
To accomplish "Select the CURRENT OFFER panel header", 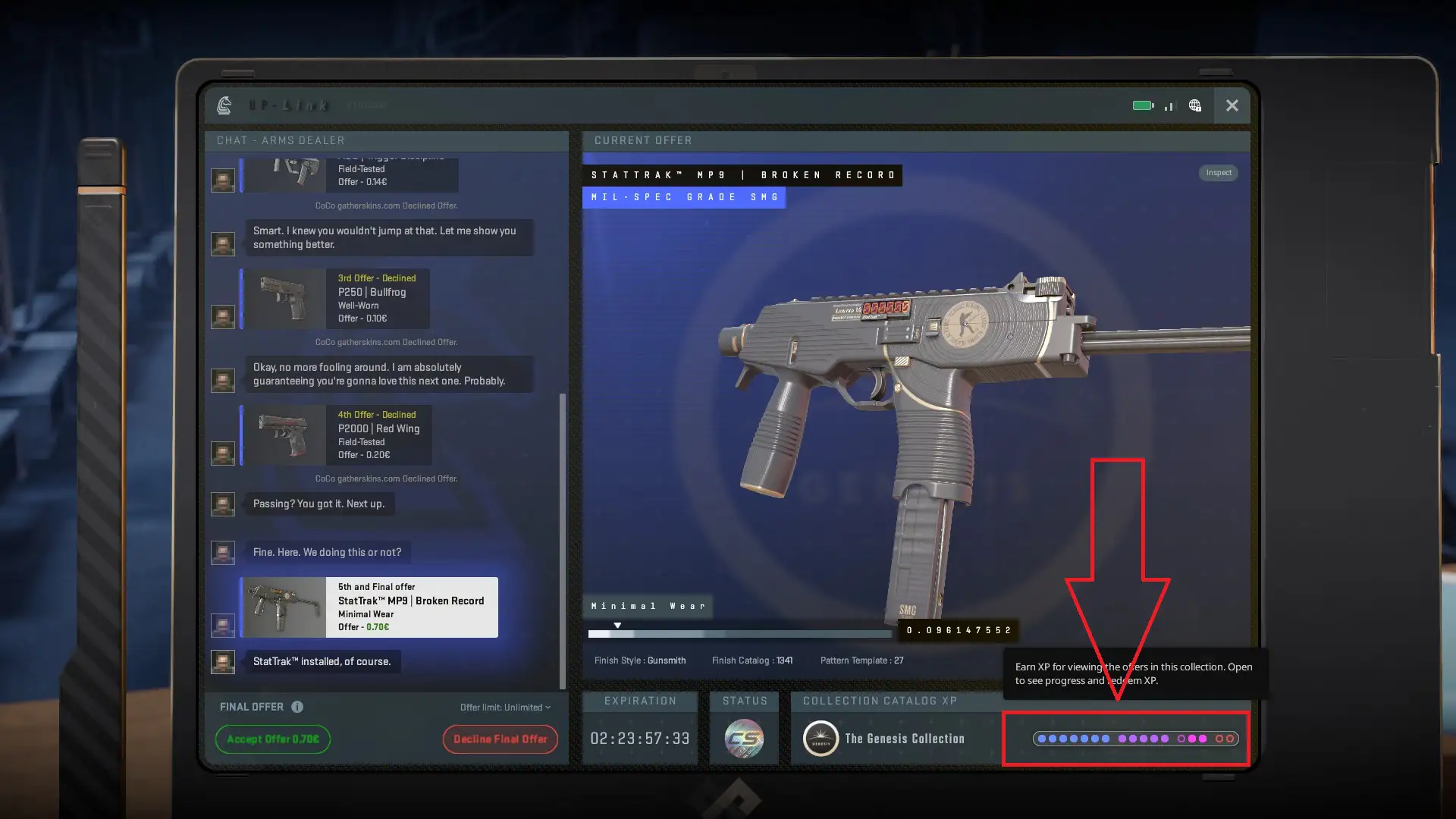I will [x=643, y=140].
